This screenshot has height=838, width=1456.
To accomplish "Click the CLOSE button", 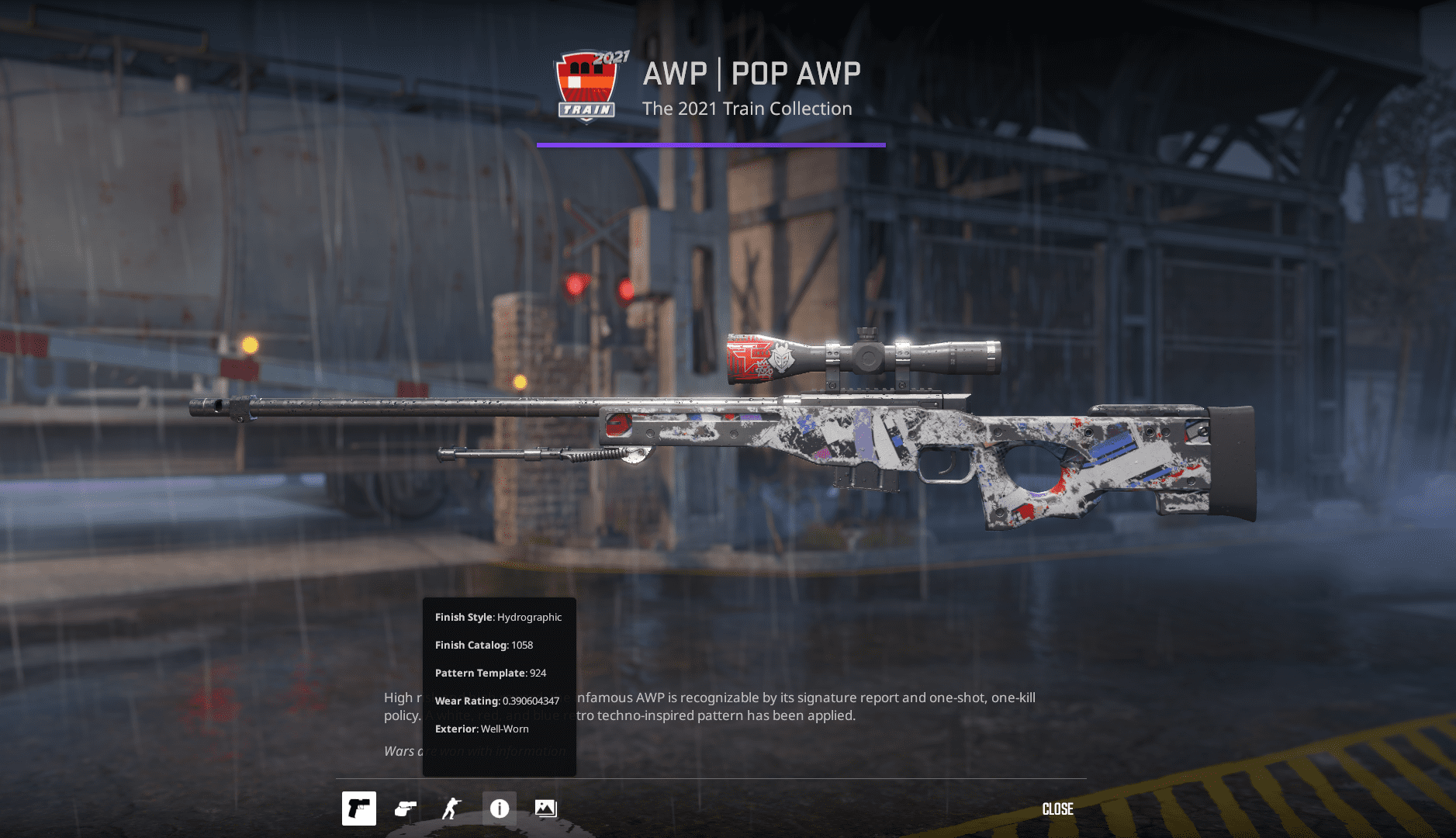I will 1058,809.
